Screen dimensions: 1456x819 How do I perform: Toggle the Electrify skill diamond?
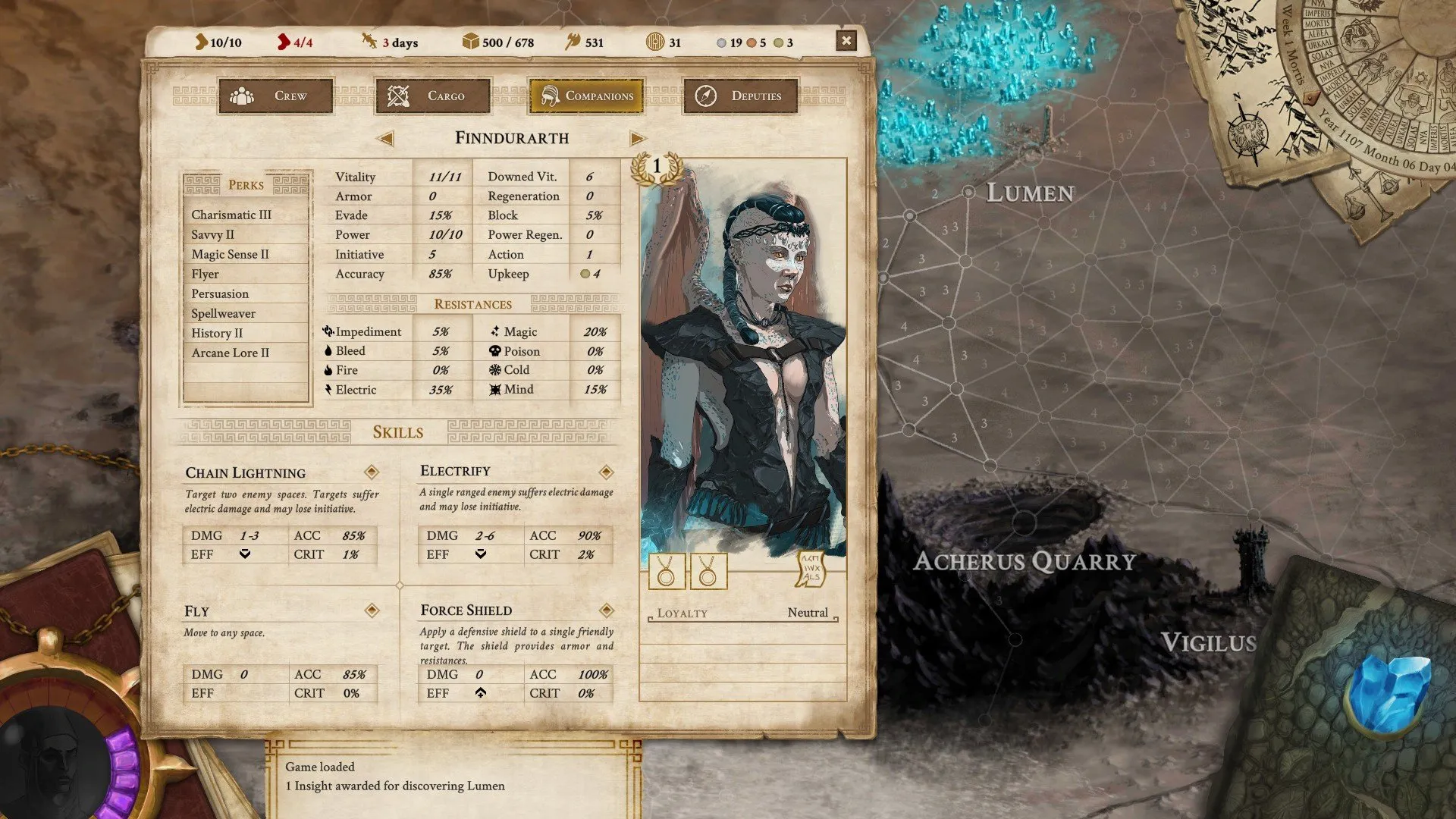click(x=606, y=471)
